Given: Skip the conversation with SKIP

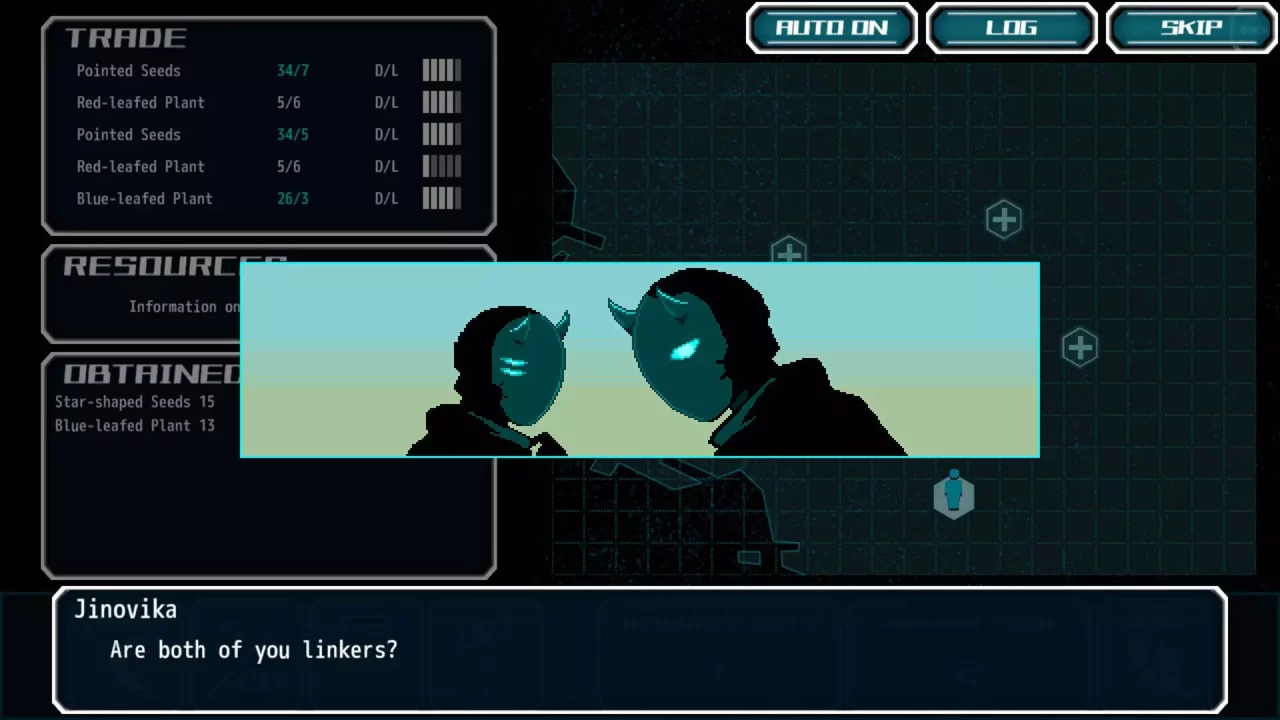Looking at the screenshot, I should click(x=1191, y=28).
